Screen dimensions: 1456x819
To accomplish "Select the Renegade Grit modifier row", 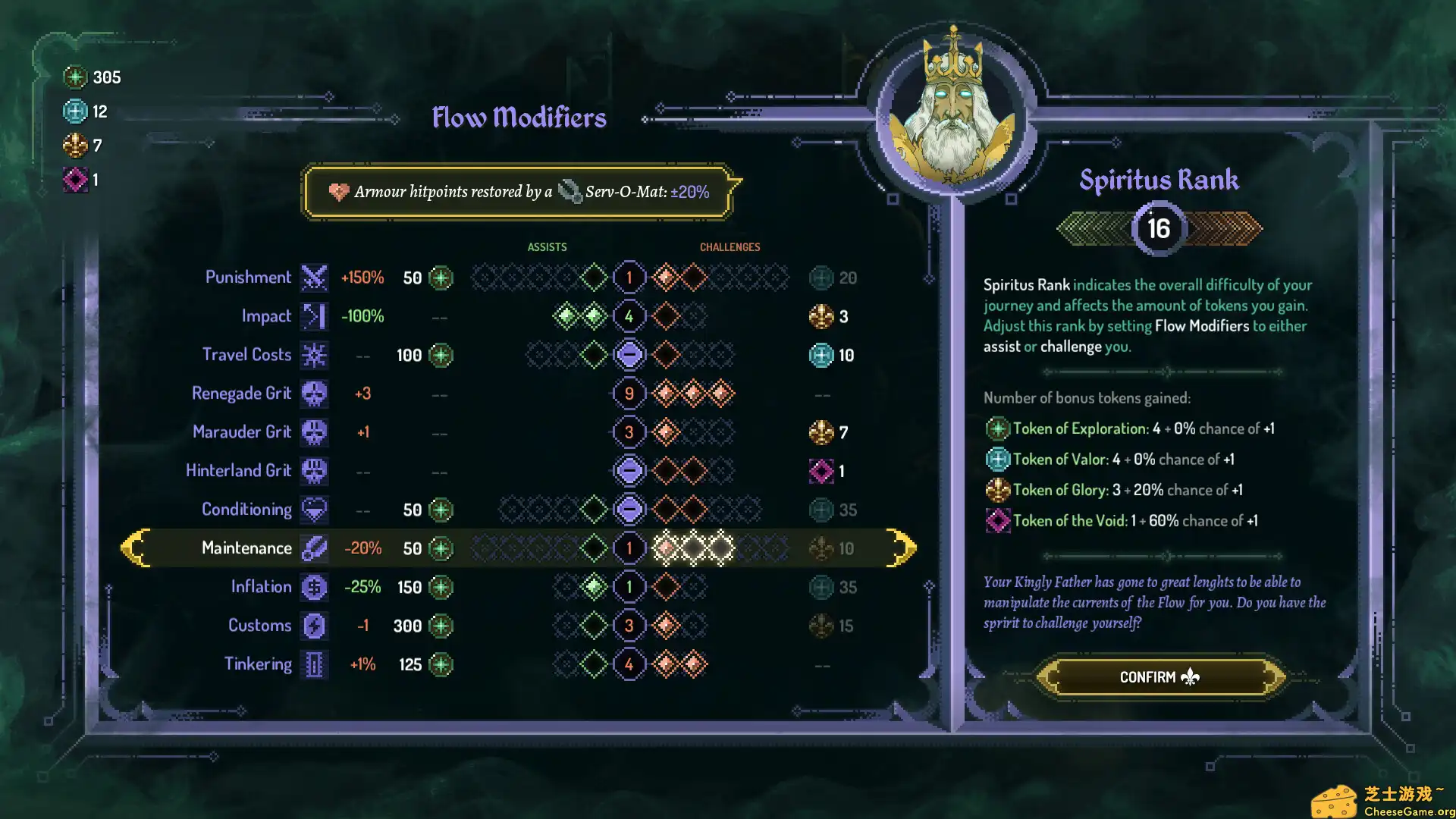I will 241,394.
